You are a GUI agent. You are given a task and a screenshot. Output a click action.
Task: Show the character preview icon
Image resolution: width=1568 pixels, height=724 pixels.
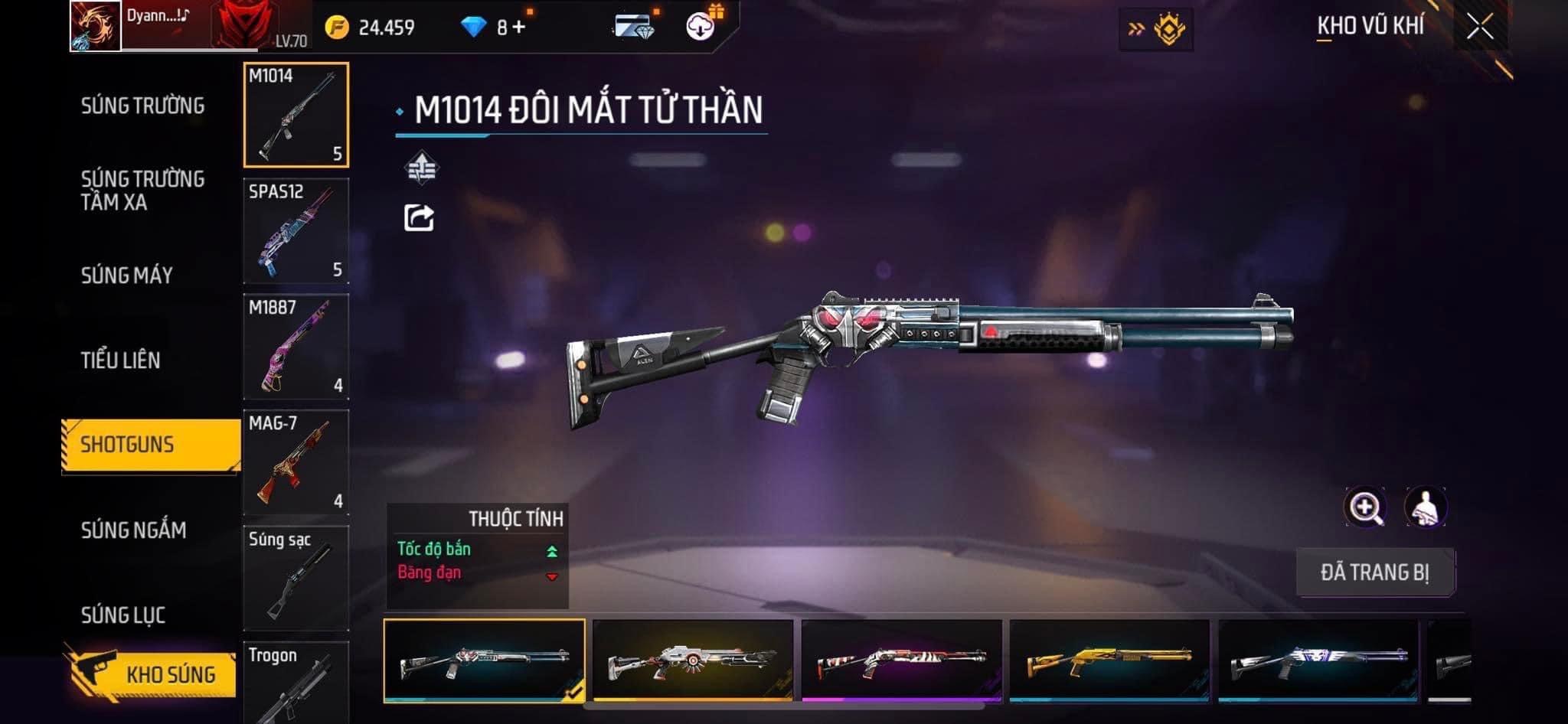coord(1426,507)
